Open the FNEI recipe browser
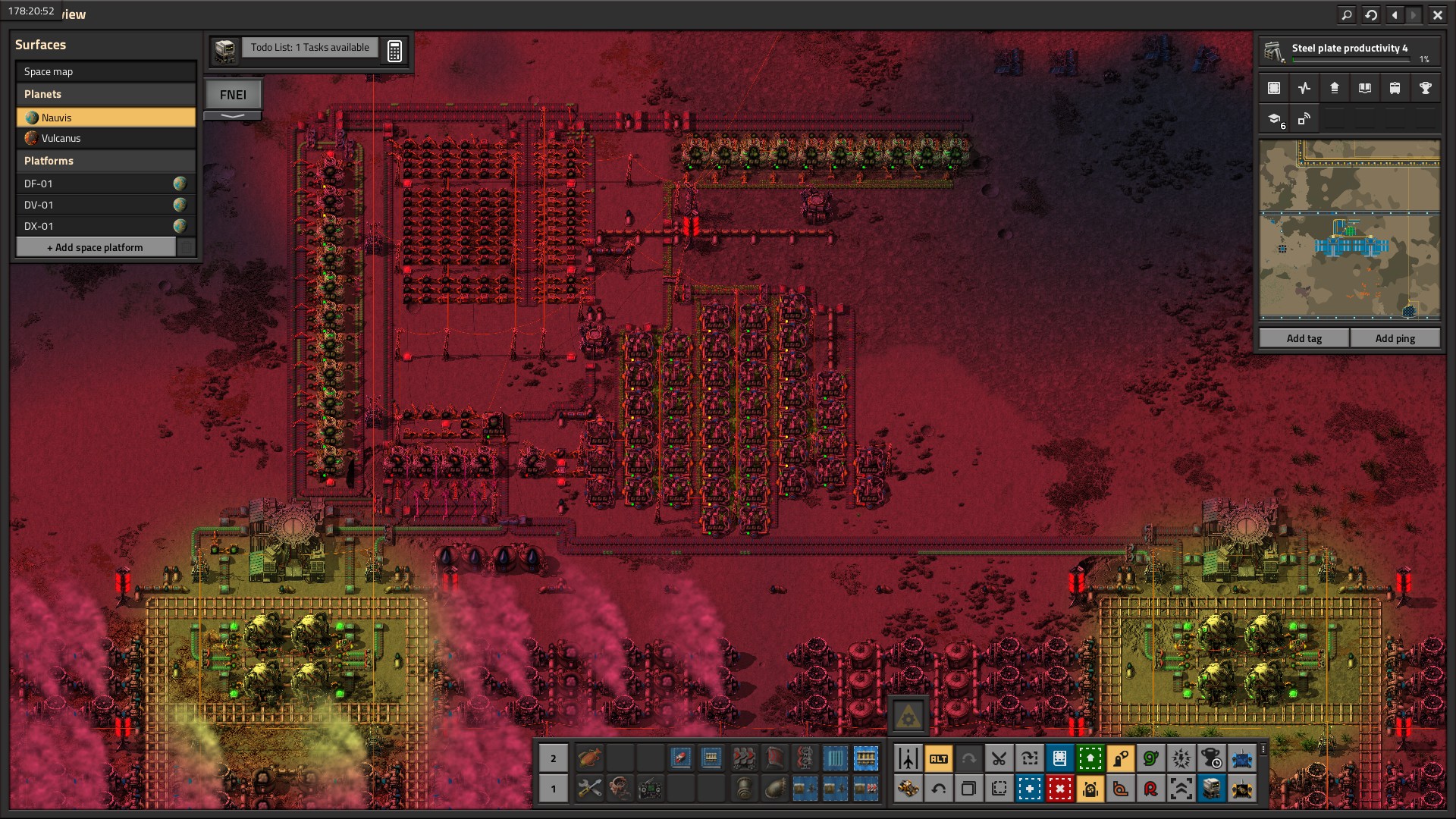The image size is (1456, 819). coord(233,95)
